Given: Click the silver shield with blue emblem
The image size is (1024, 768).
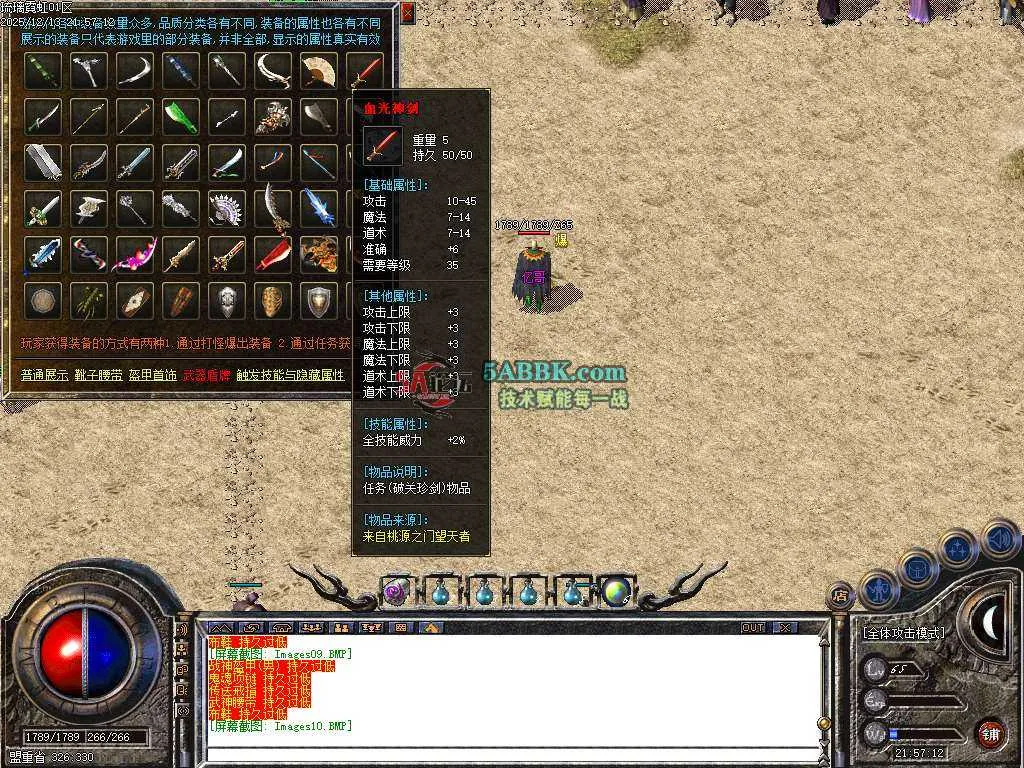Looking at the screenshot, I should click(x=319, y=300).
